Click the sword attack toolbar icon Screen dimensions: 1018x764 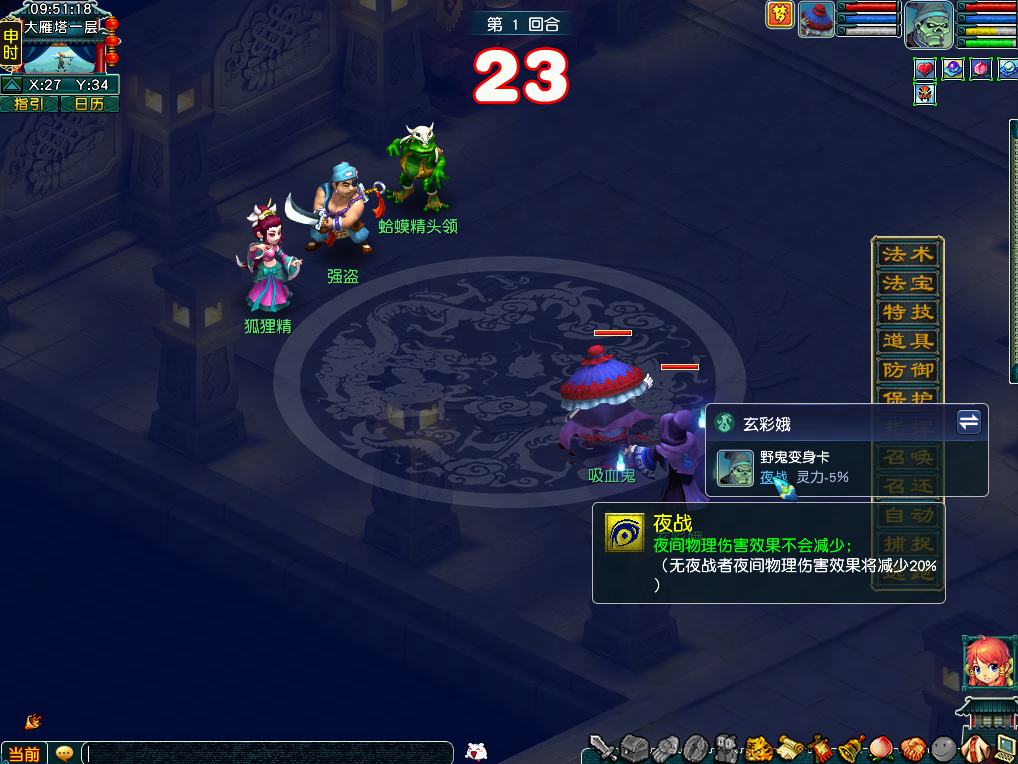tap(602, 748)
